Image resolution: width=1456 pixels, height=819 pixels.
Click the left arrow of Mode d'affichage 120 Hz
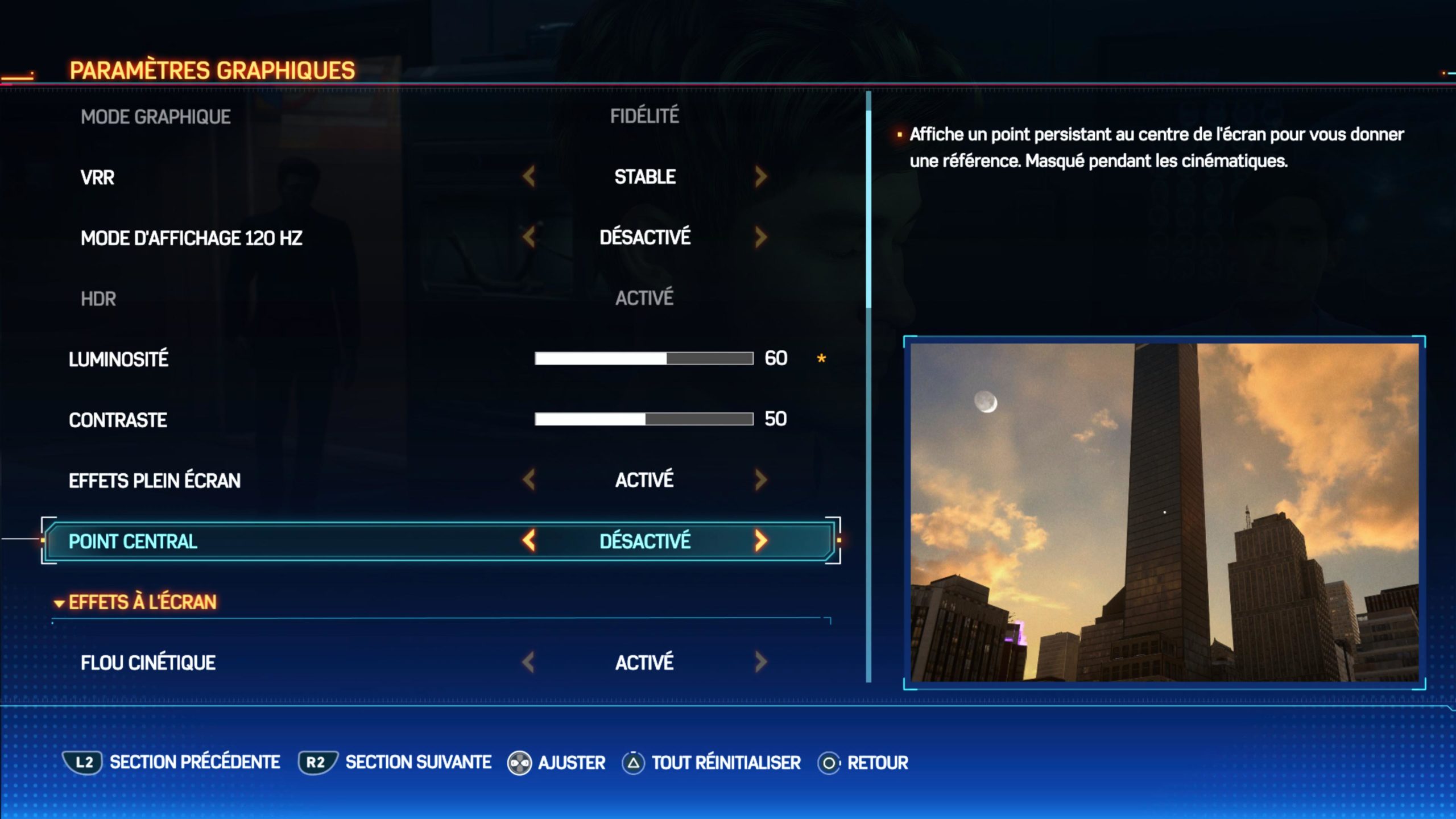click(529, 237)
